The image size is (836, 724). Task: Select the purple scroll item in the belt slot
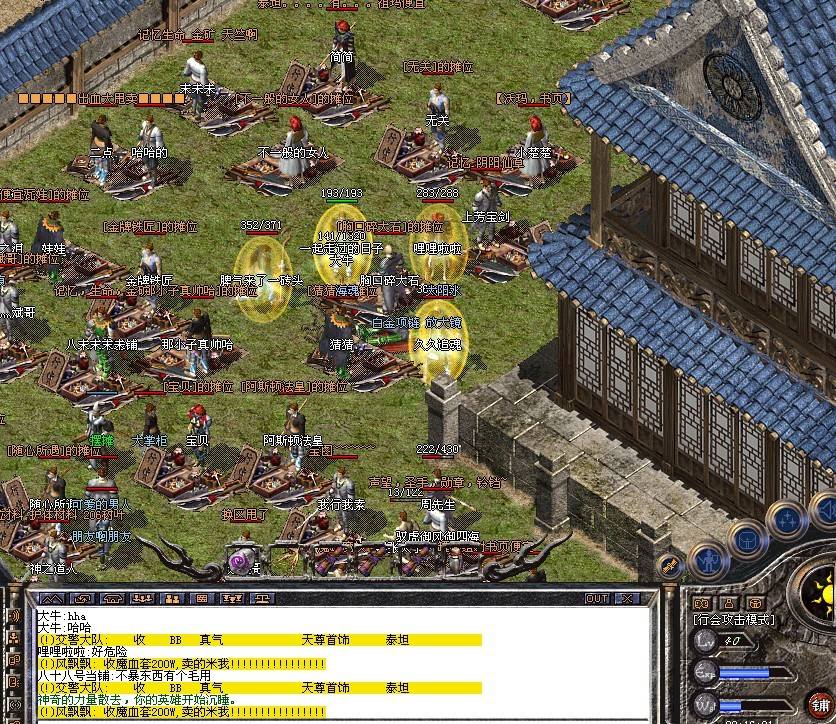click(242, 563)
